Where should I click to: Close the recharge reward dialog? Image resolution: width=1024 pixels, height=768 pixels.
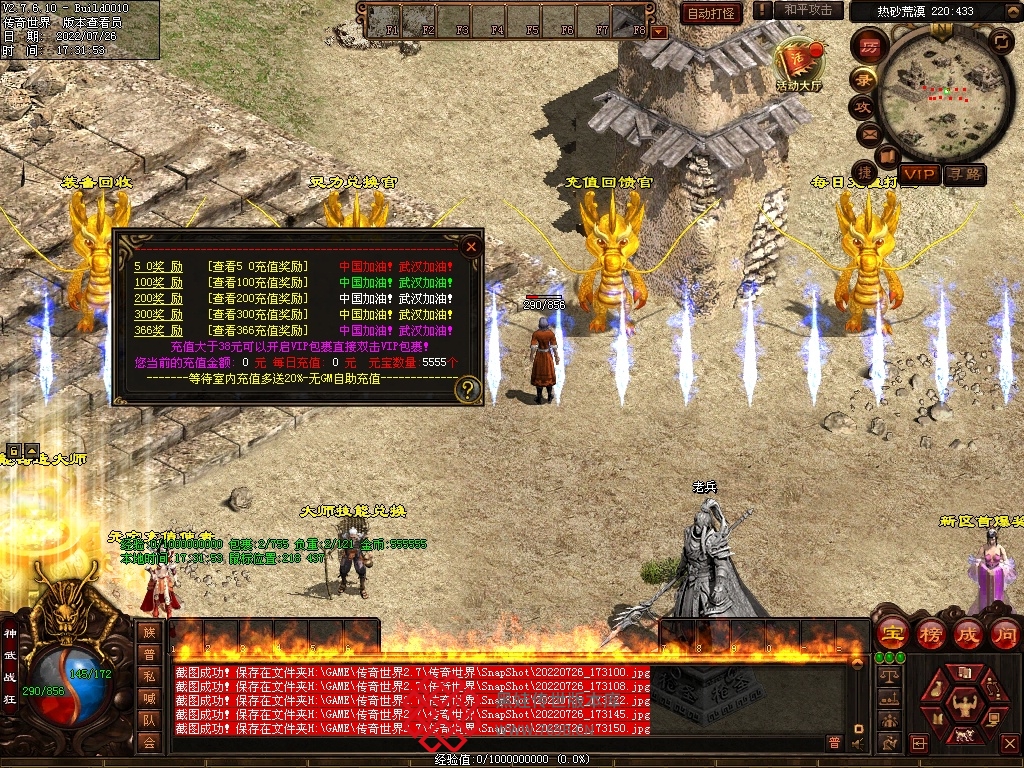[x=471, y=246]
